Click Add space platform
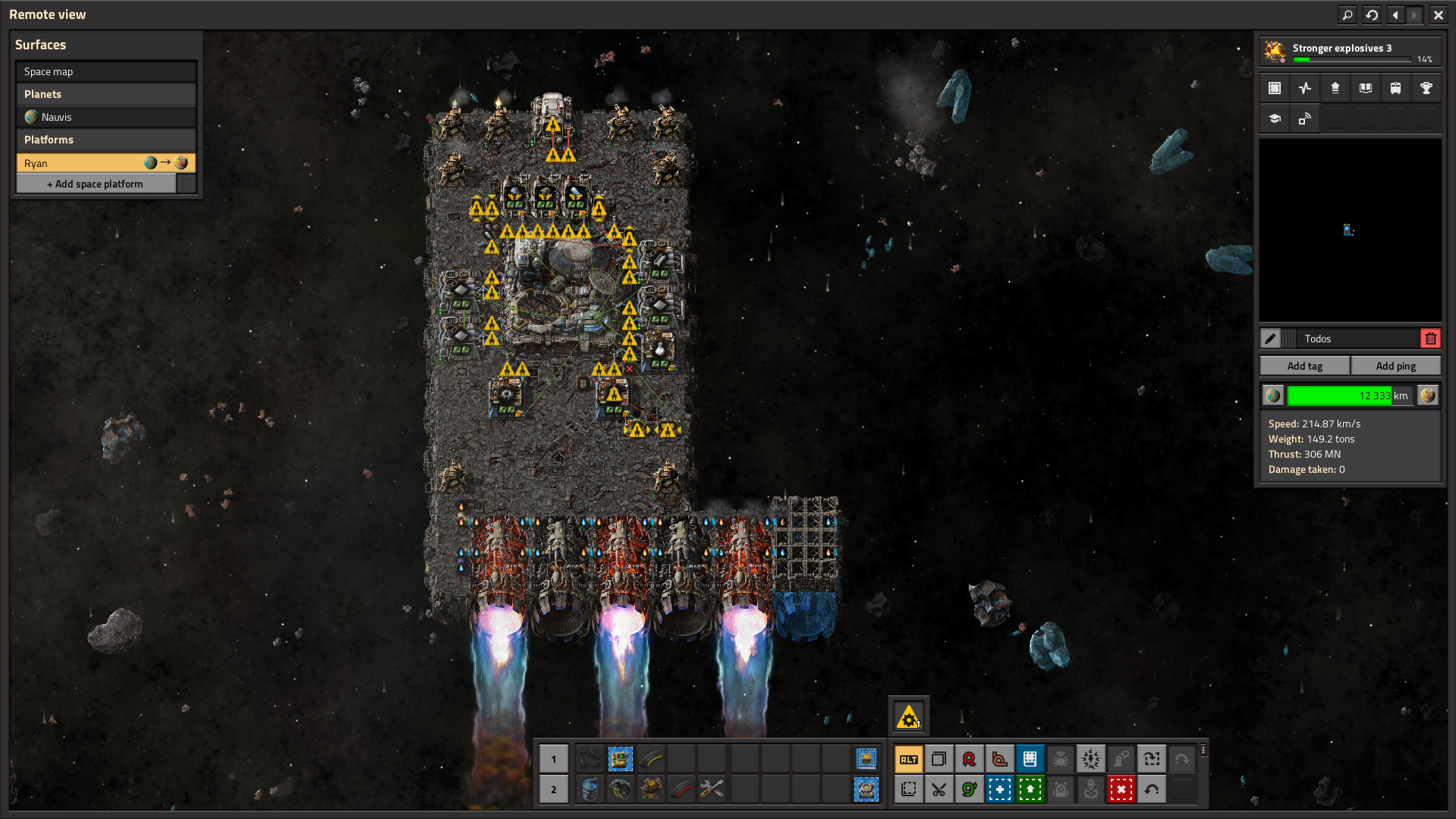Viewport: 1456px width, 819px height. click(96, 183)
